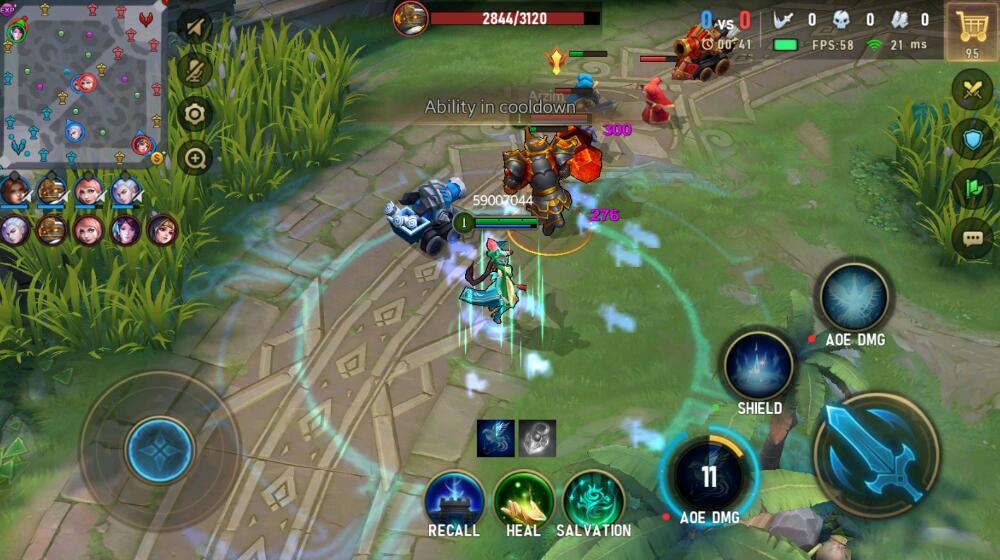Toggle the muted microphone button

195,70
